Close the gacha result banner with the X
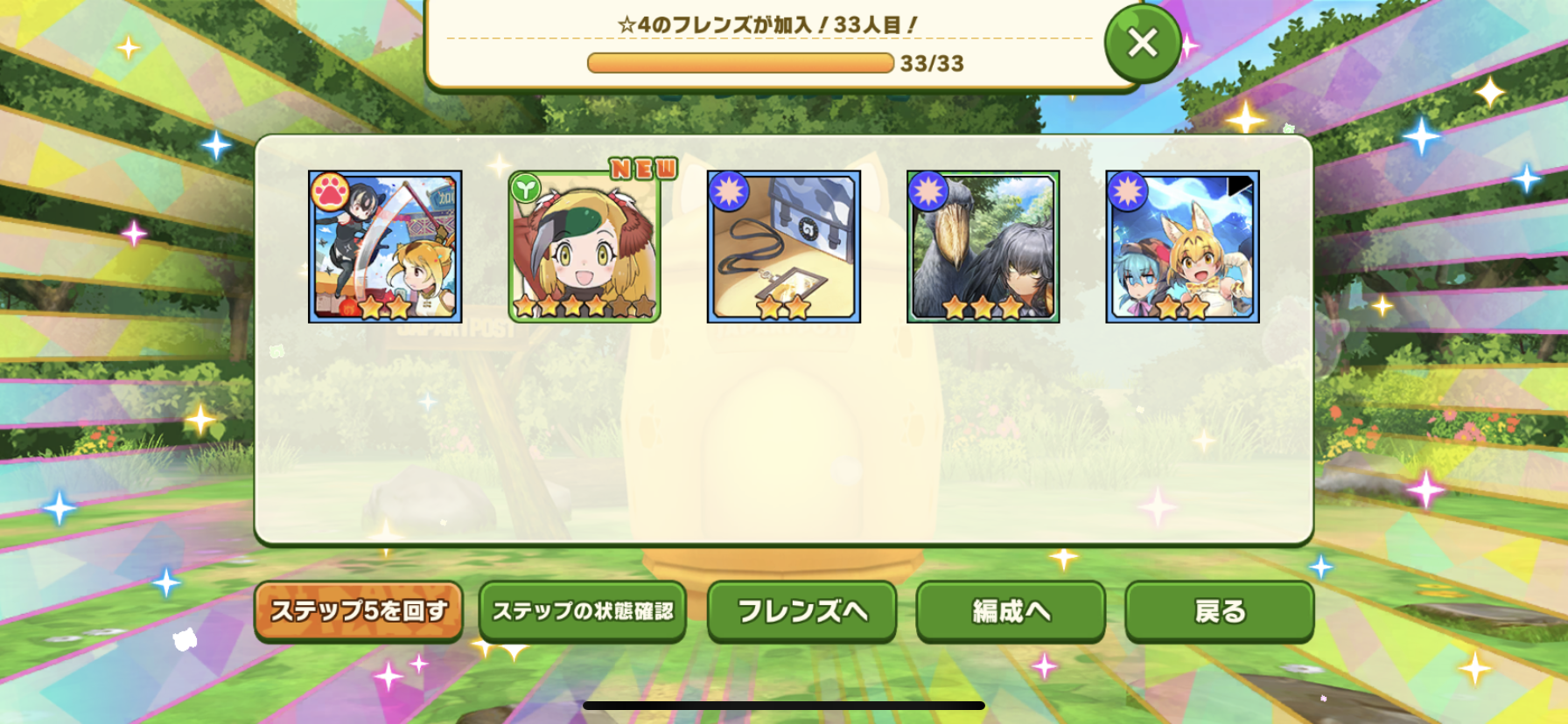This screenshot has width=1568, height=724. click(x=1142, y=43)
